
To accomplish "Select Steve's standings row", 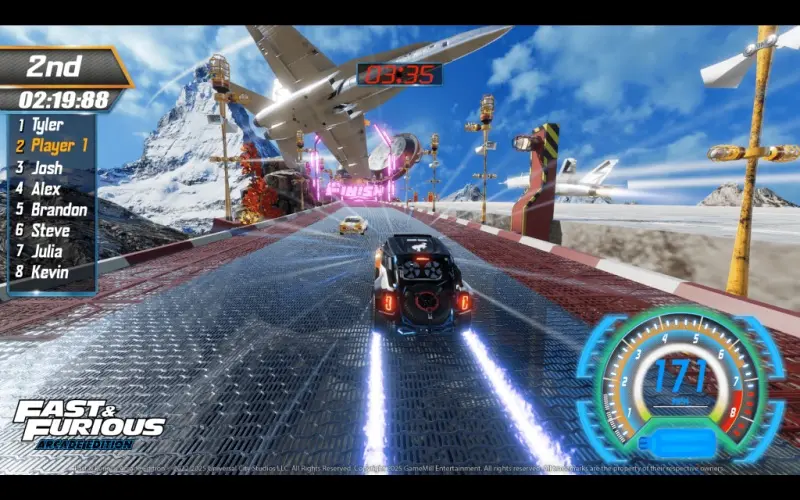I will click(x=47, y=230).
